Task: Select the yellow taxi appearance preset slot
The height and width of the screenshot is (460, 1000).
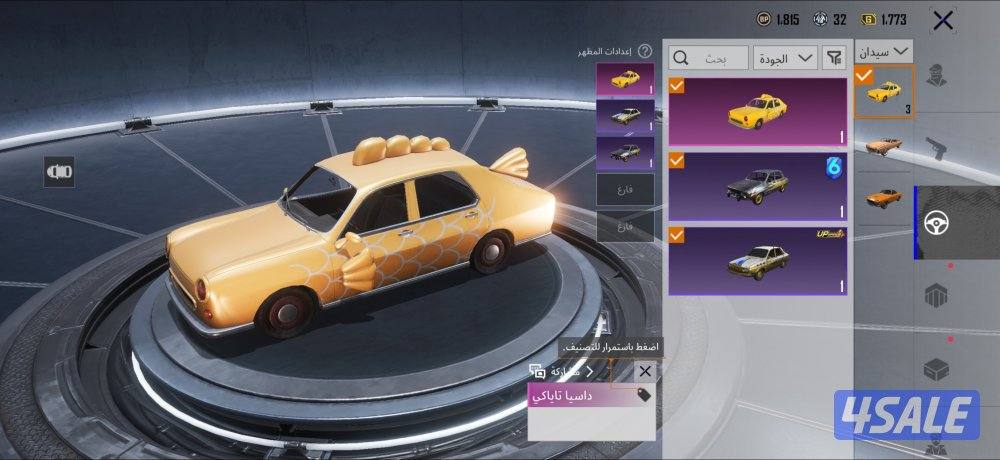Action: (x=625, y=80)
